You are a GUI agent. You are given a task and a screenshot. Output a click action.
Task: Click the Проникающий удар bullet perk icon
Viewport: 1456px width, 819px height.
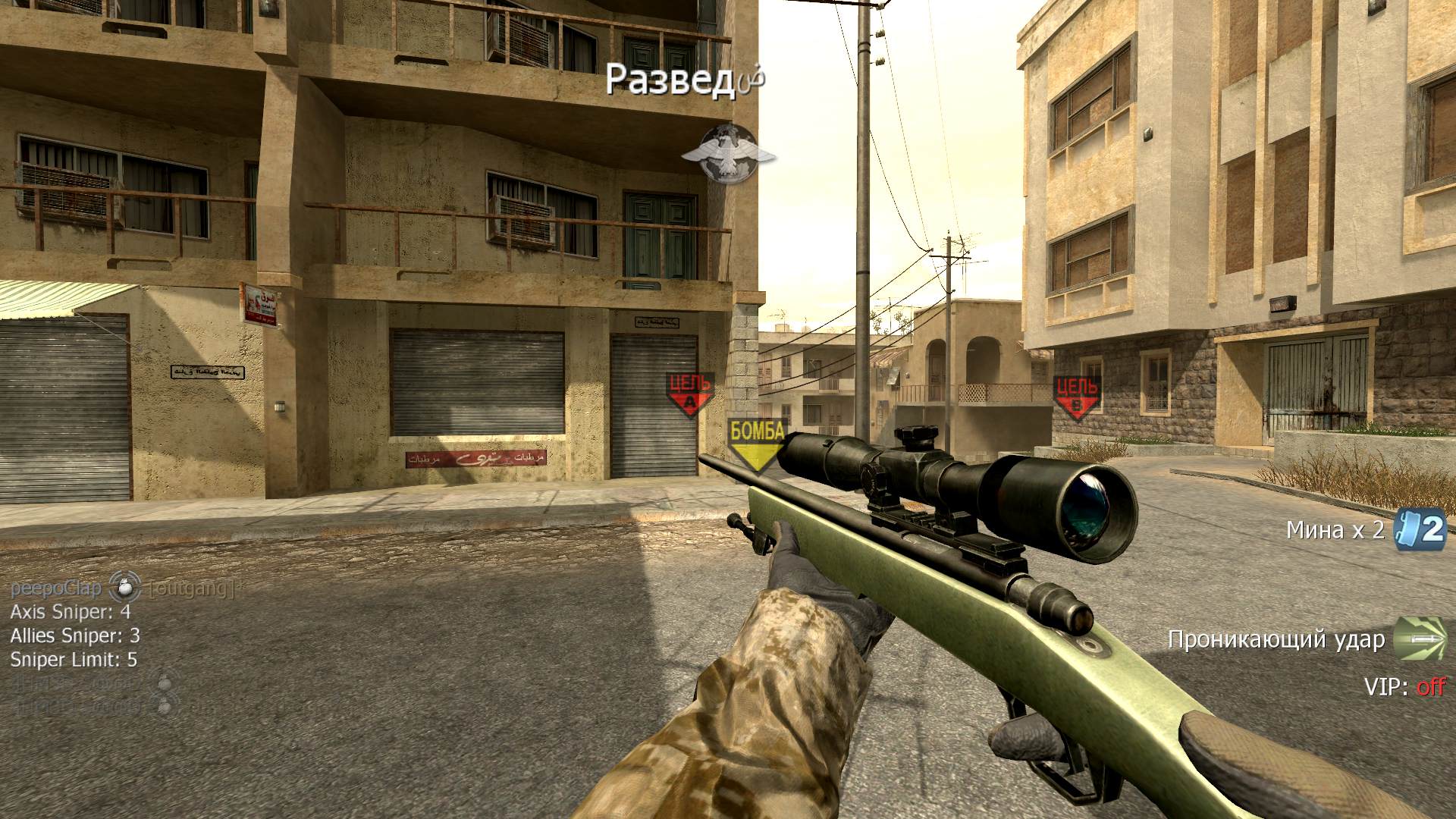1420,639
